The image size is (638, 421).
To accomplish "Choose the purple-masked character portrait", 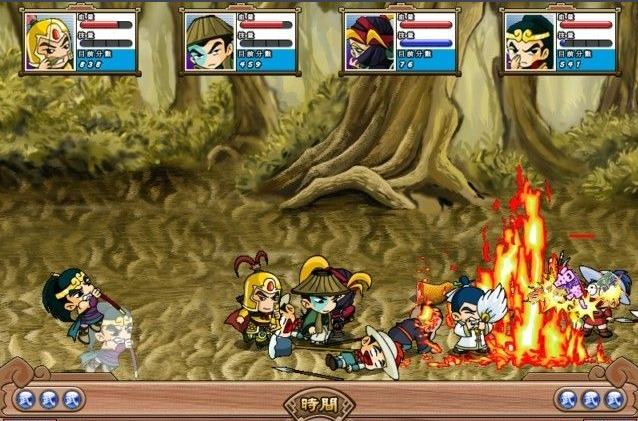I will (x=368, y=43).
